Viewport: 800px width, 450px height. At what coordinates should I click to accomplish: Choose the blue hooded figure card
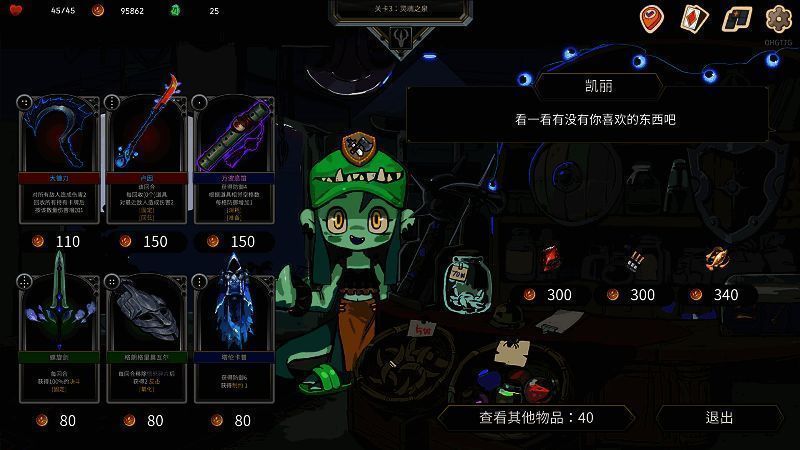click(233, 340)
